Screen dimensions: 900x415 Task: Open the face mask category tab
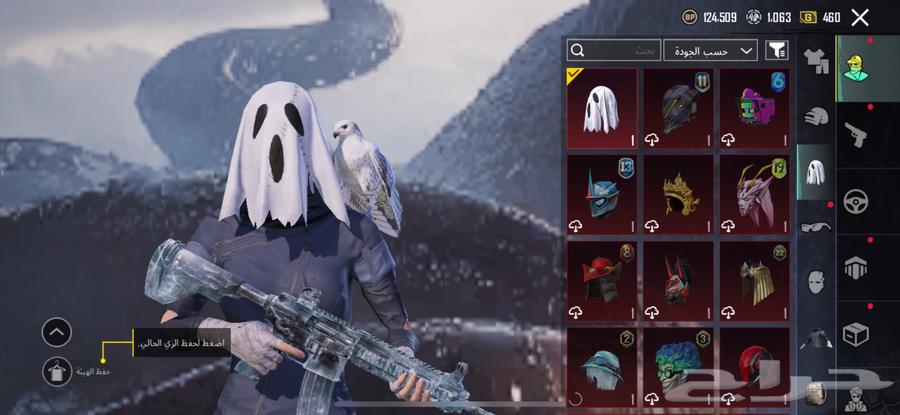(x=816, y=281)
